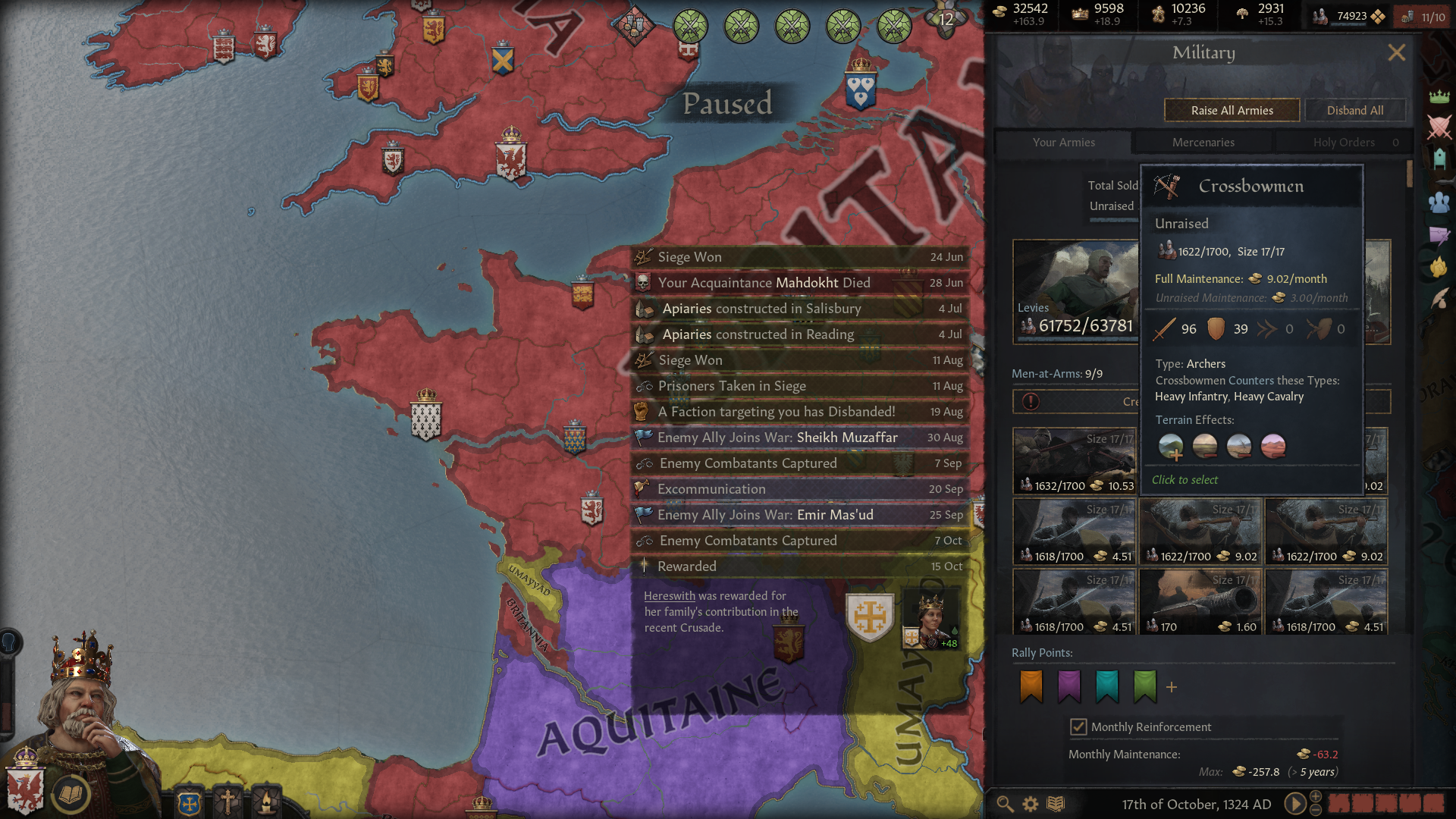Image resolution: width=1456 pixels, height=819 pixels.
Task: Select the green crown realm icon on sidebar
Action: pyautogui.click(x=1439, y=95)
